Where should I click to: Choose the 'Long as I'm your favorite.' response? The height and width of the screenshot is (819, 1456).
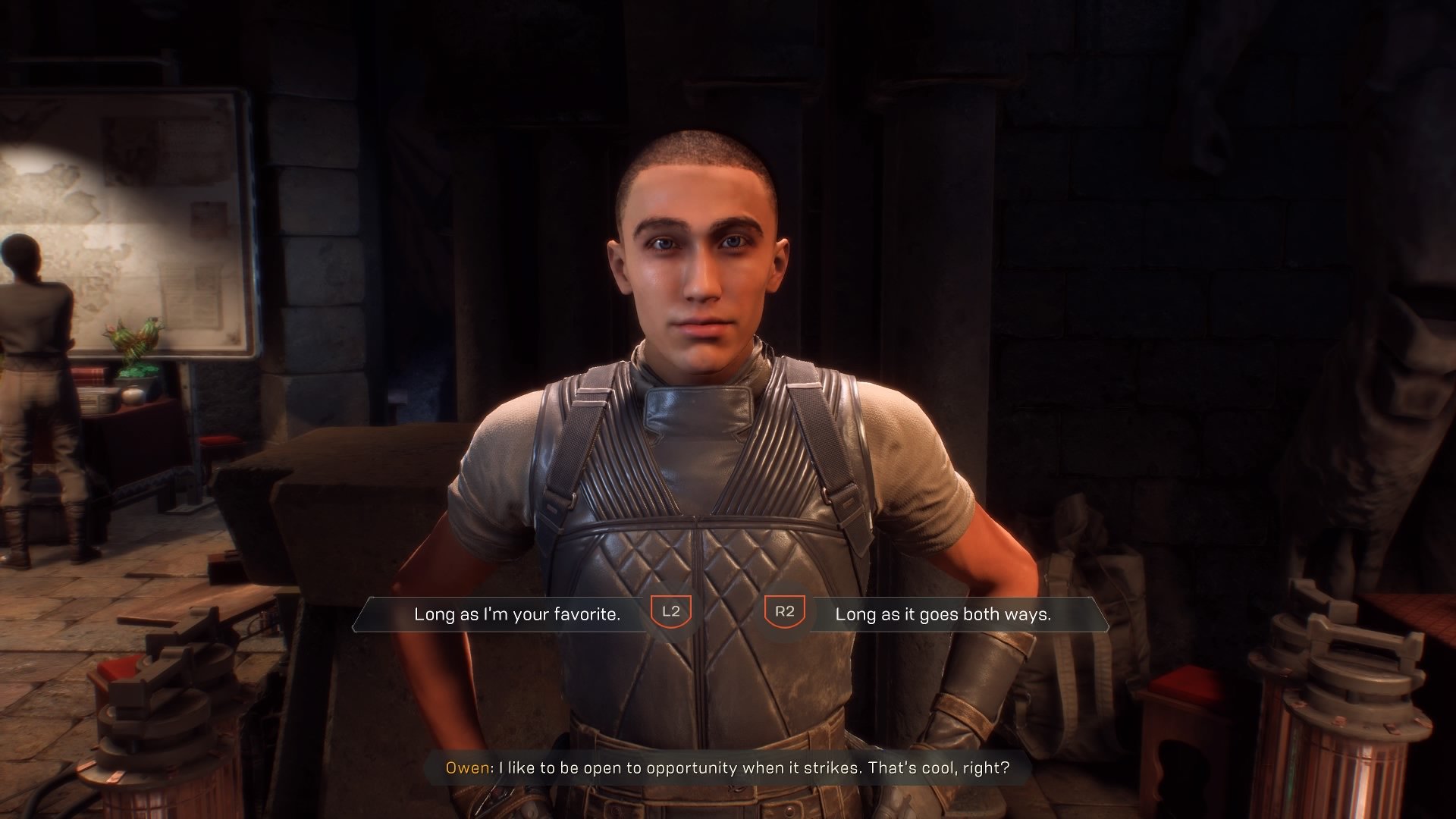tap(518, 615)
